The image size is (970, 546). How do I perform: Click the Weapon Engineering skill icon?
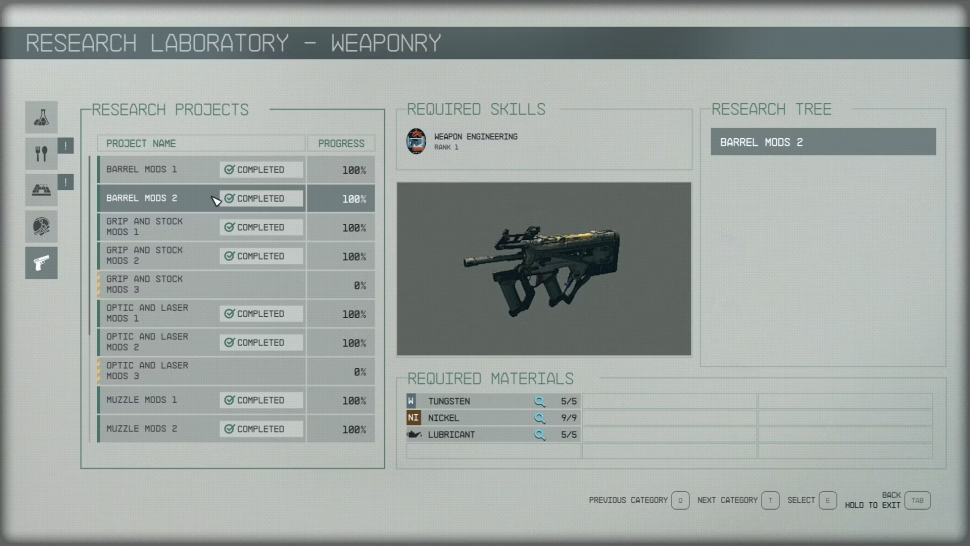(416, 141)
